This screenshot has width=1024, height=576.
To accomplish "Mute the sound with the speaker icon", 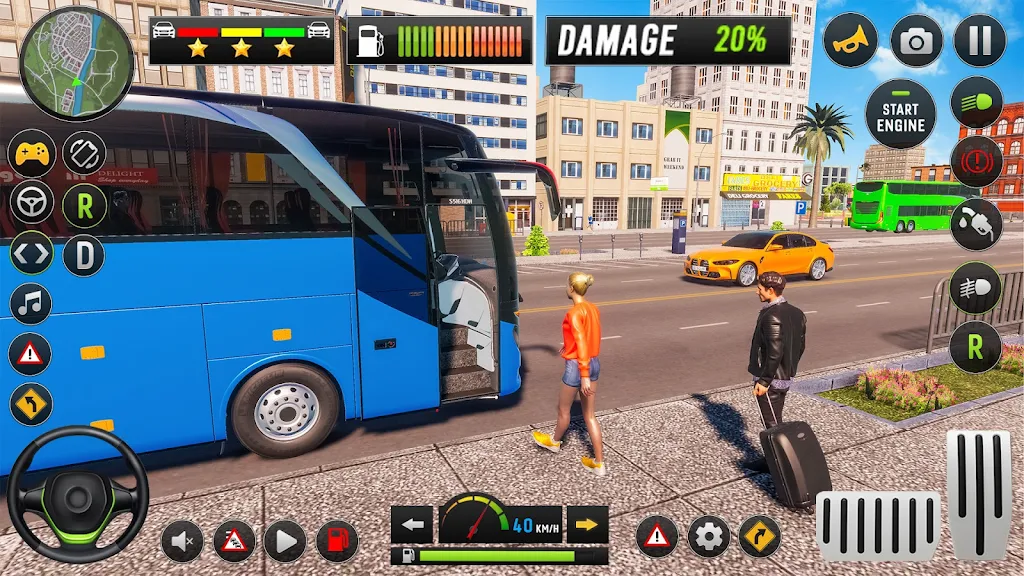I will coord(182,541).
